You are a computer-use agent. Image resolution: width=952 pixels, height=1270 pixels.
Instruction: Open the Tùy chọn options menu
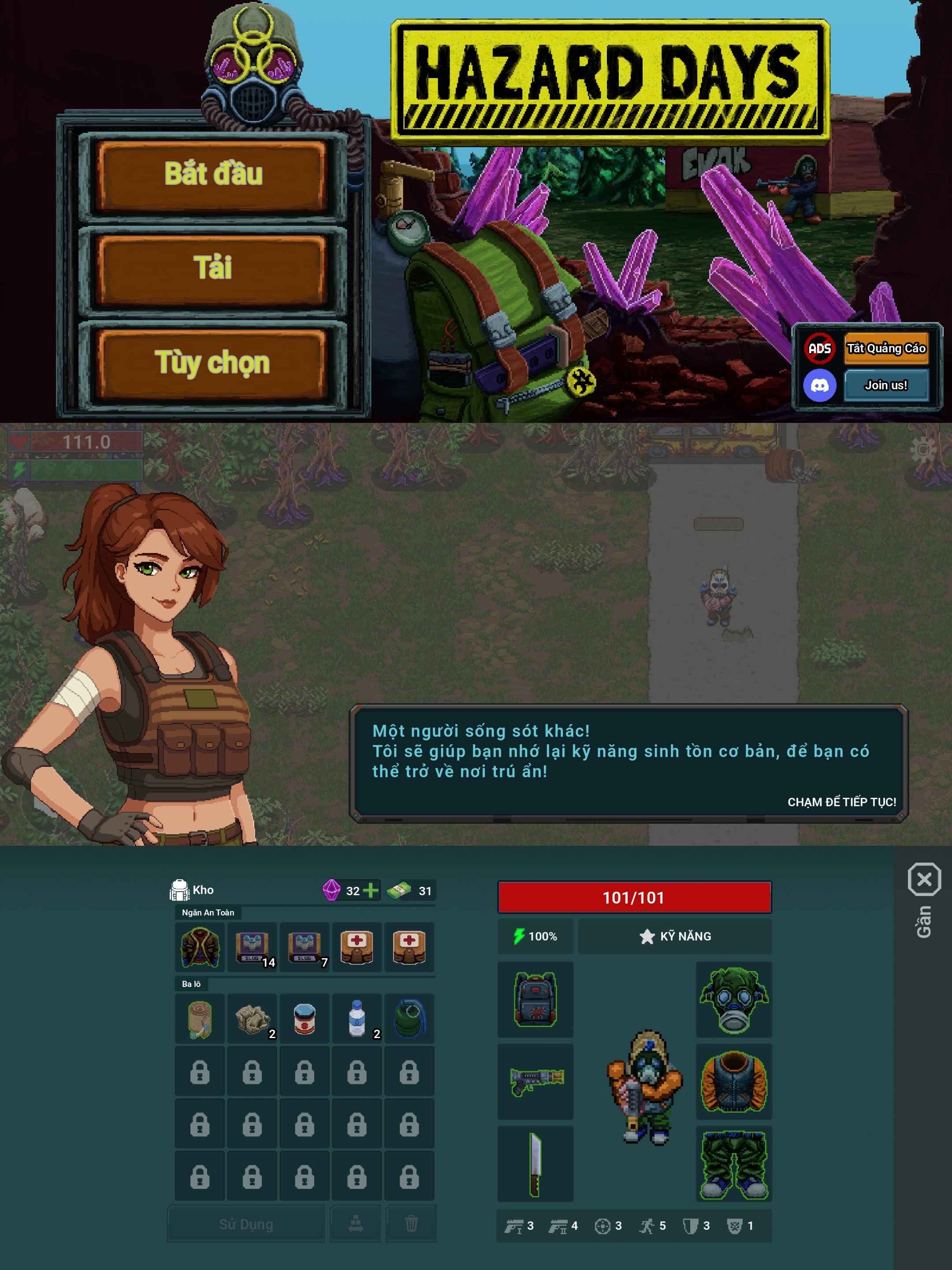(212, 363)
